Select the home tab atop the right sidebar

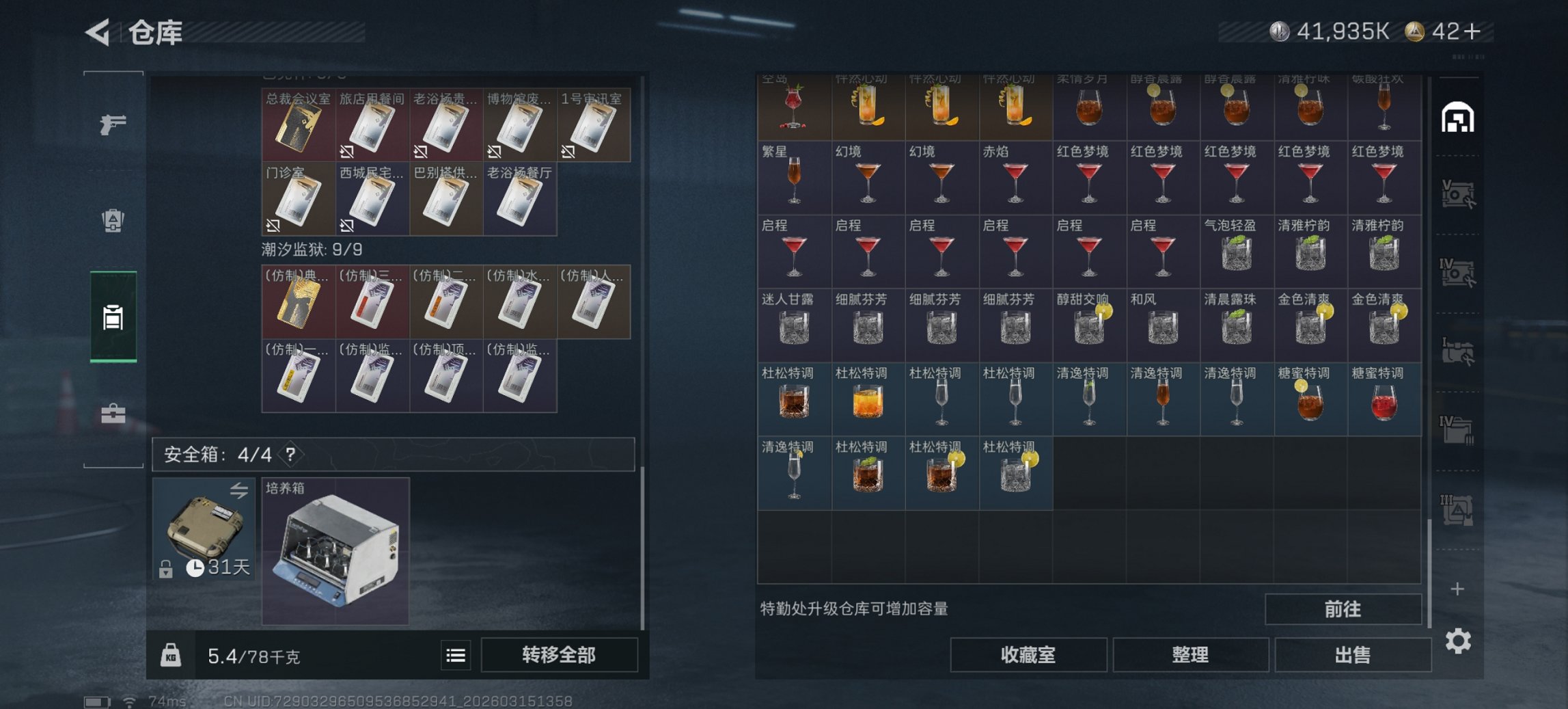(1459, 116)
